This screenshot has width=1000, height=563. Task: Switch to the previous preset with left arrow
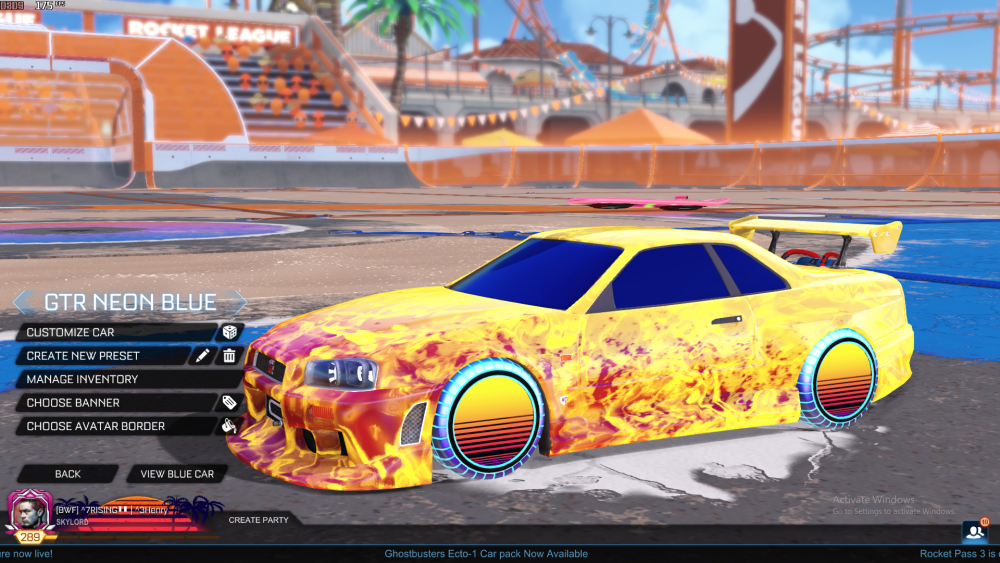(x=23, y=302)
